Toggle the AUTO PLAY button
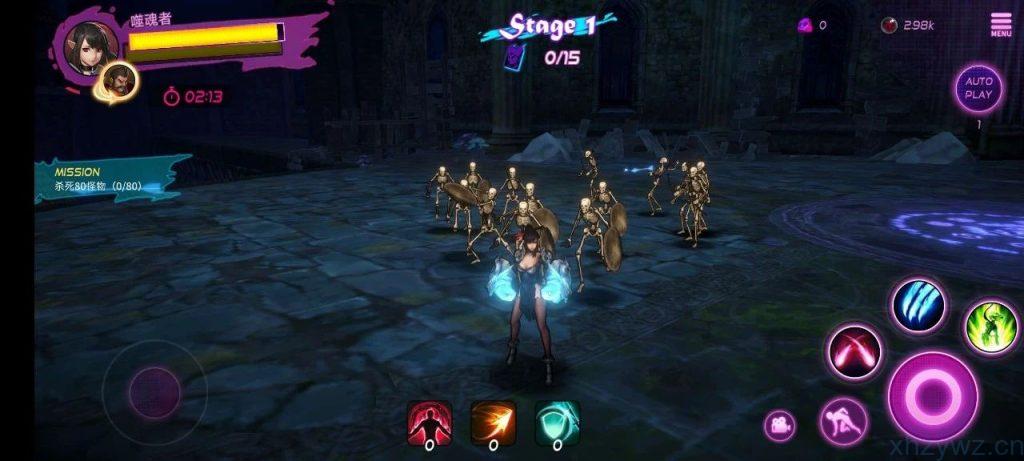Image resolution: width=1024 pixels, height=461 pixels. coord(978,89)
